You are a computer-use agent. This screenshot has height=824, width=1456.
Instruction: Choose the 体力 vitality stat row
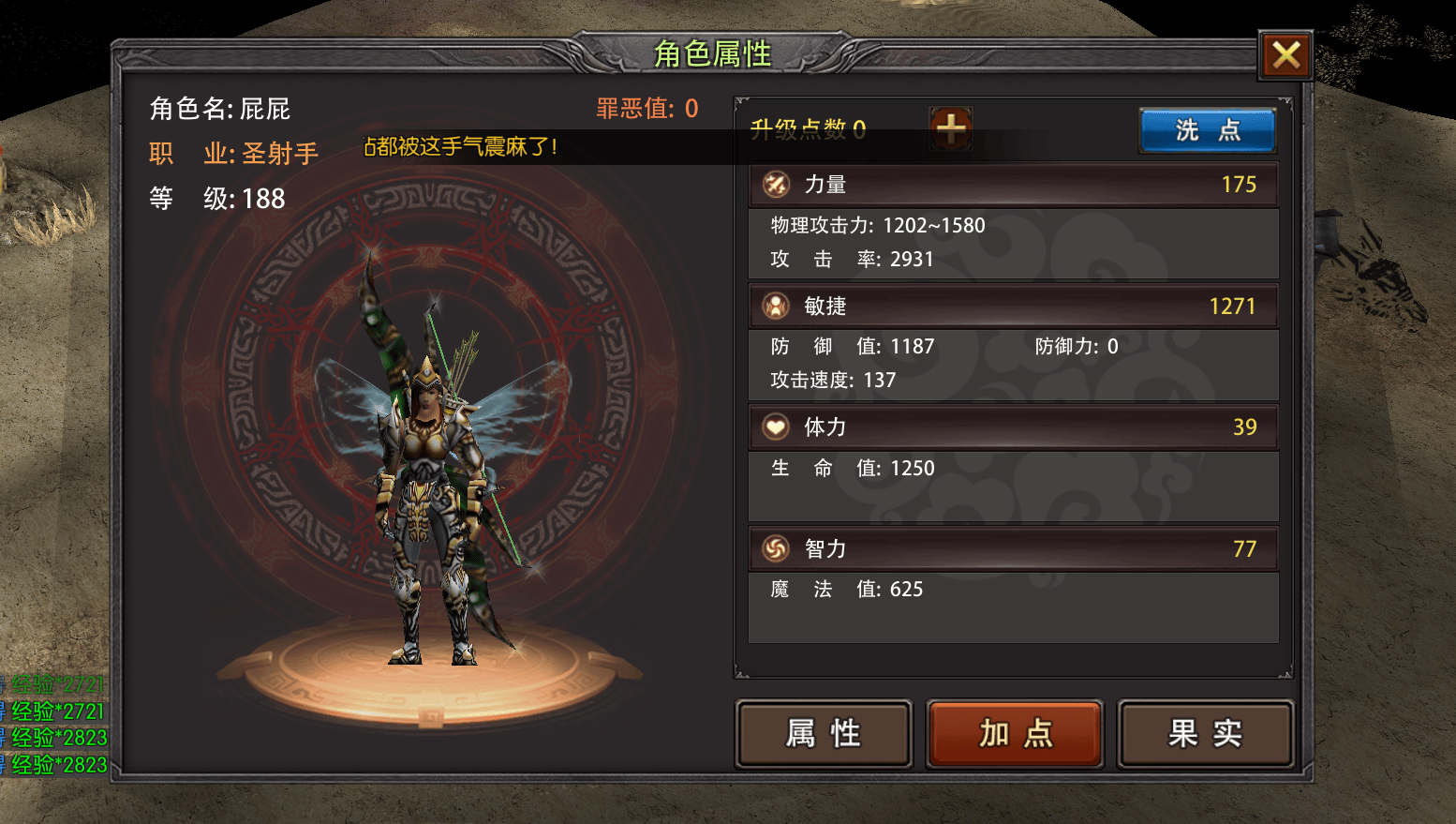[1013, 427]
